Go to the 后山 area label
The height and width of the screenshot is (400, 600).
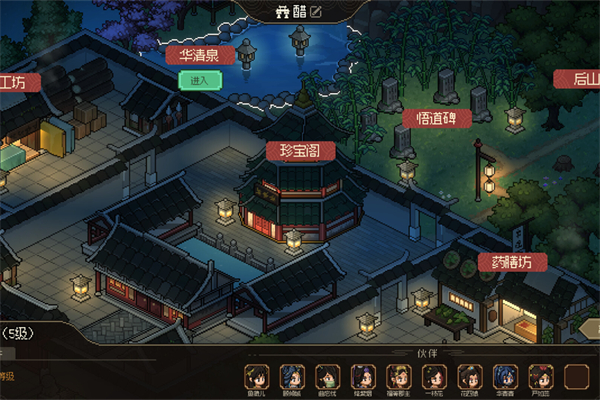click(578, 79)
